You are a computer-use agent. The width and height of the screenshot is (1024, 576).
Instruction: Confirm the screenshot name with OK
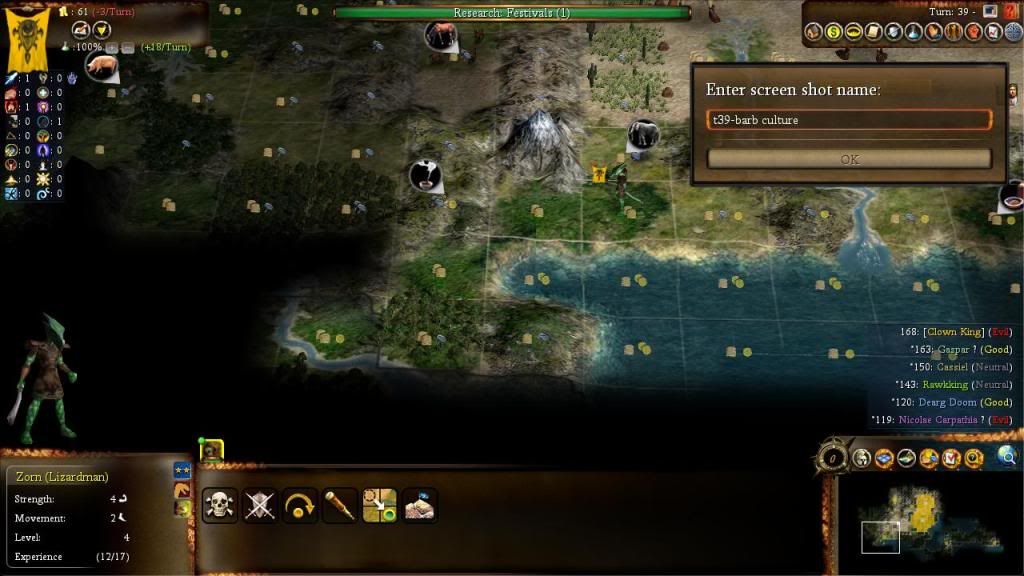click(x=849, y=159)
